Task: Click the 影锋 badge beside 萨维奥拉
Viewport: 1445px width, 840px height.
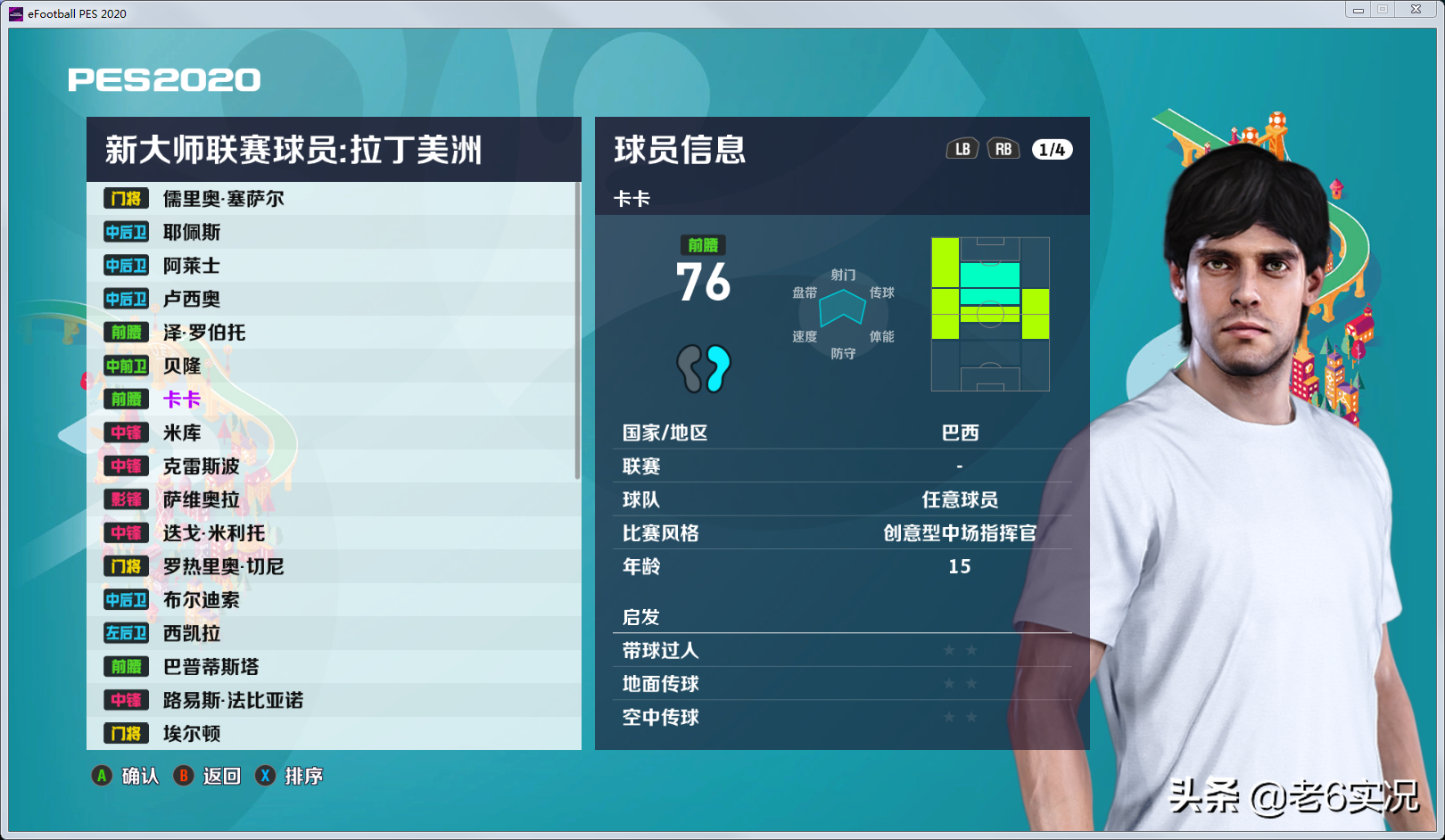Action: point(125,499)
